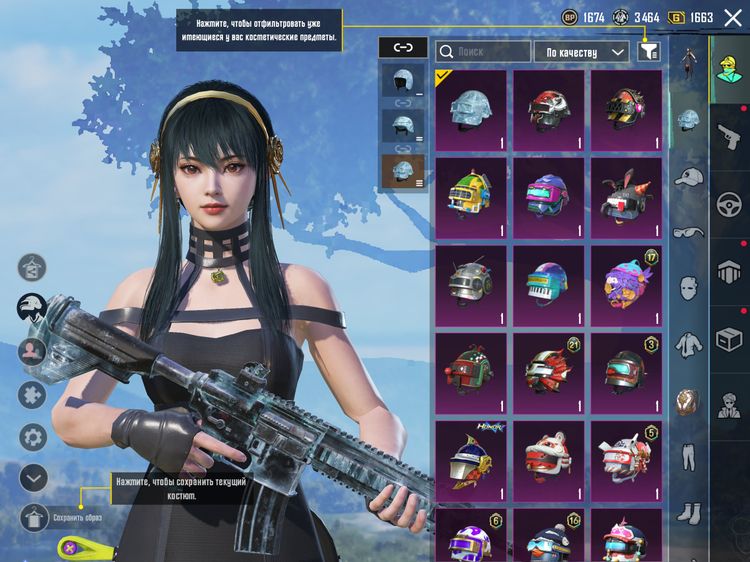Choose the yellow-green grille helmet skin

(470, 196)
